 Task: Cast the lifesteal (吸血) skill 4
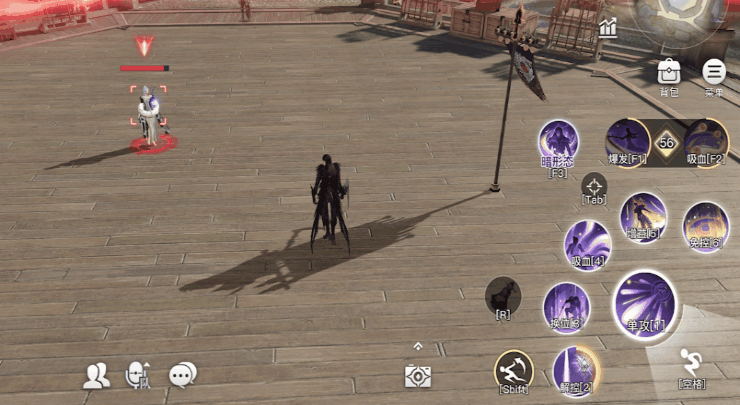coord(587,243)
